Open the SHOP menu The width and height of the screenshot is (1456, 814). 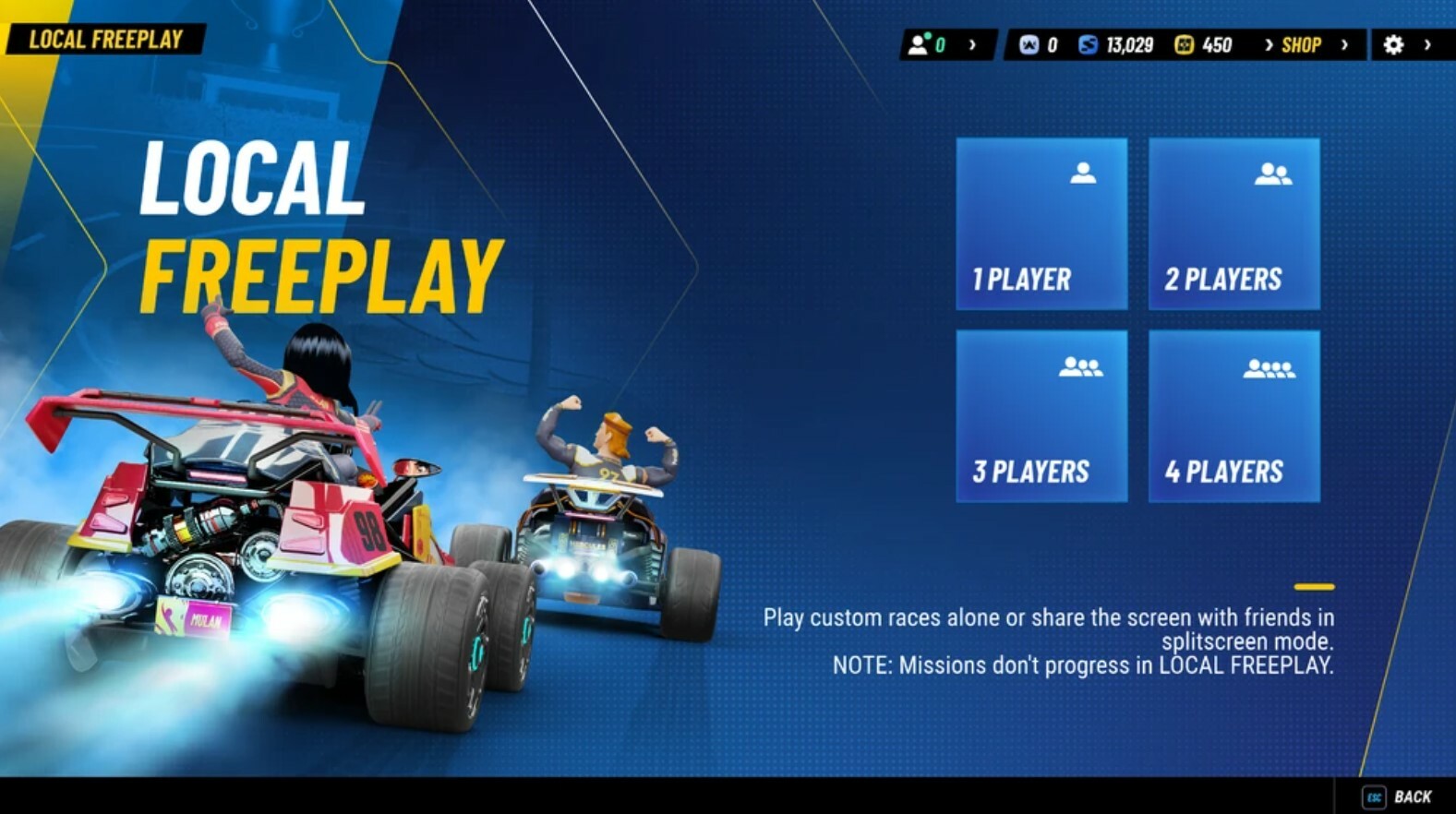coord(1302,43)
